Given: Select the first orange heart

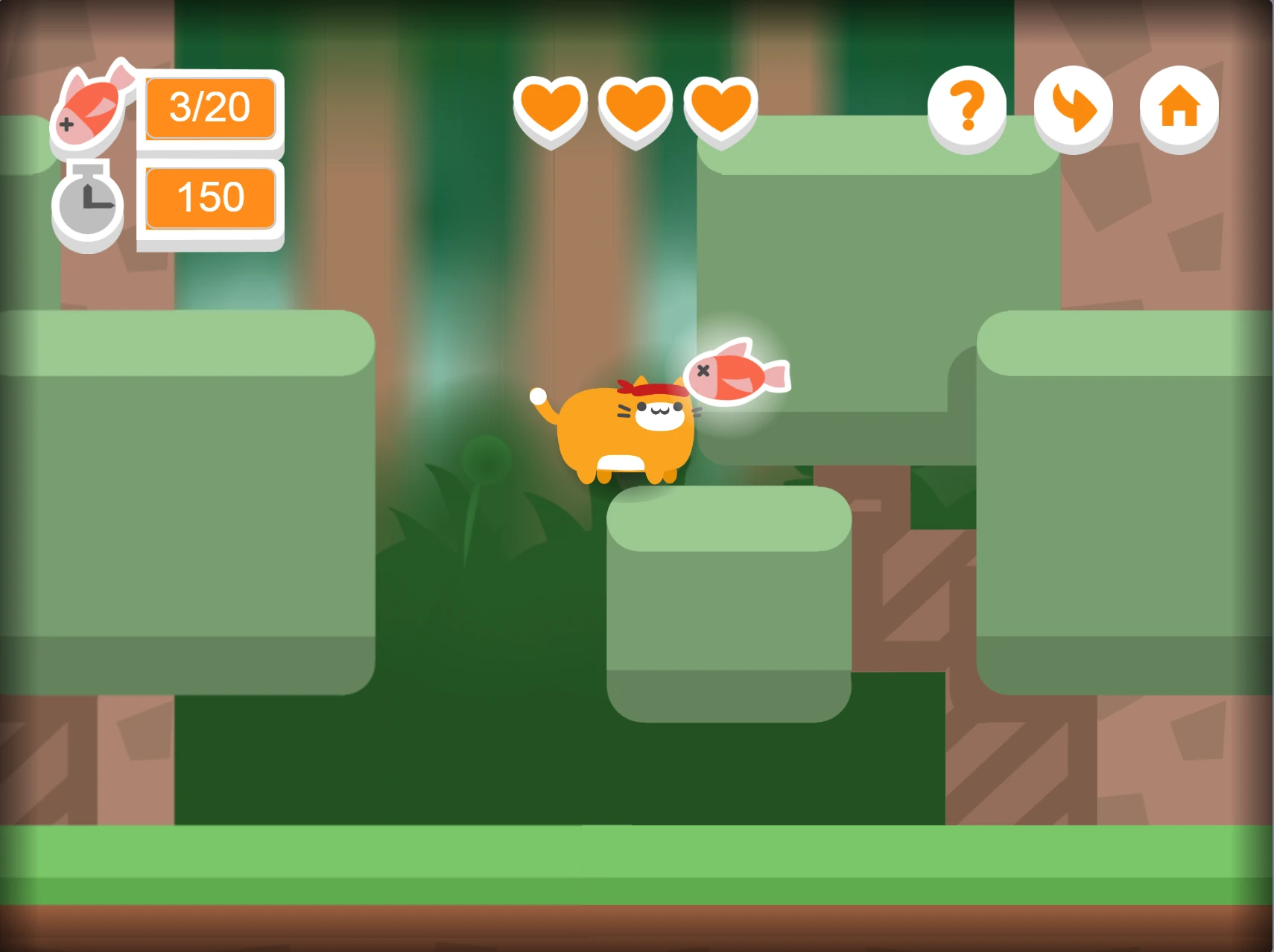Looking at the screenshot, I should pyautogui.click(x=550, y=110).
